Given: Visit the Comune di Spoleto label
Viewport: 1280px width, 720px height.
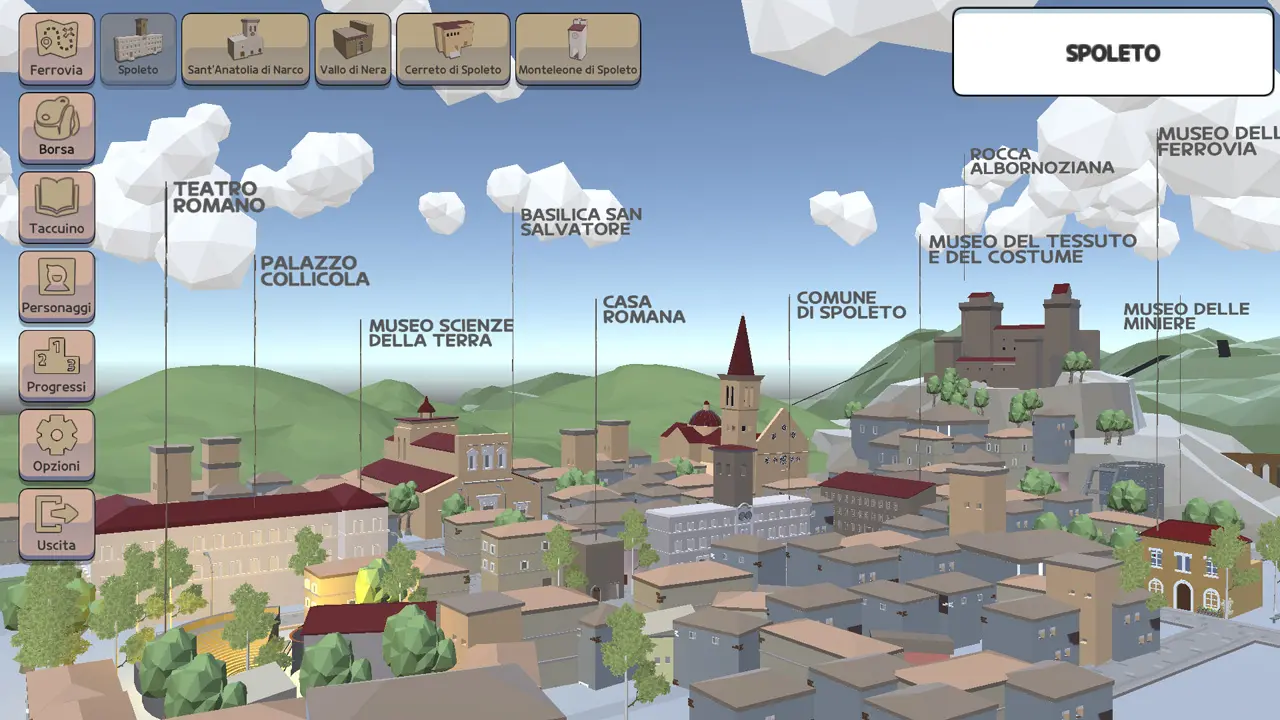Looking at the screenshot, I should click(851, 305).
